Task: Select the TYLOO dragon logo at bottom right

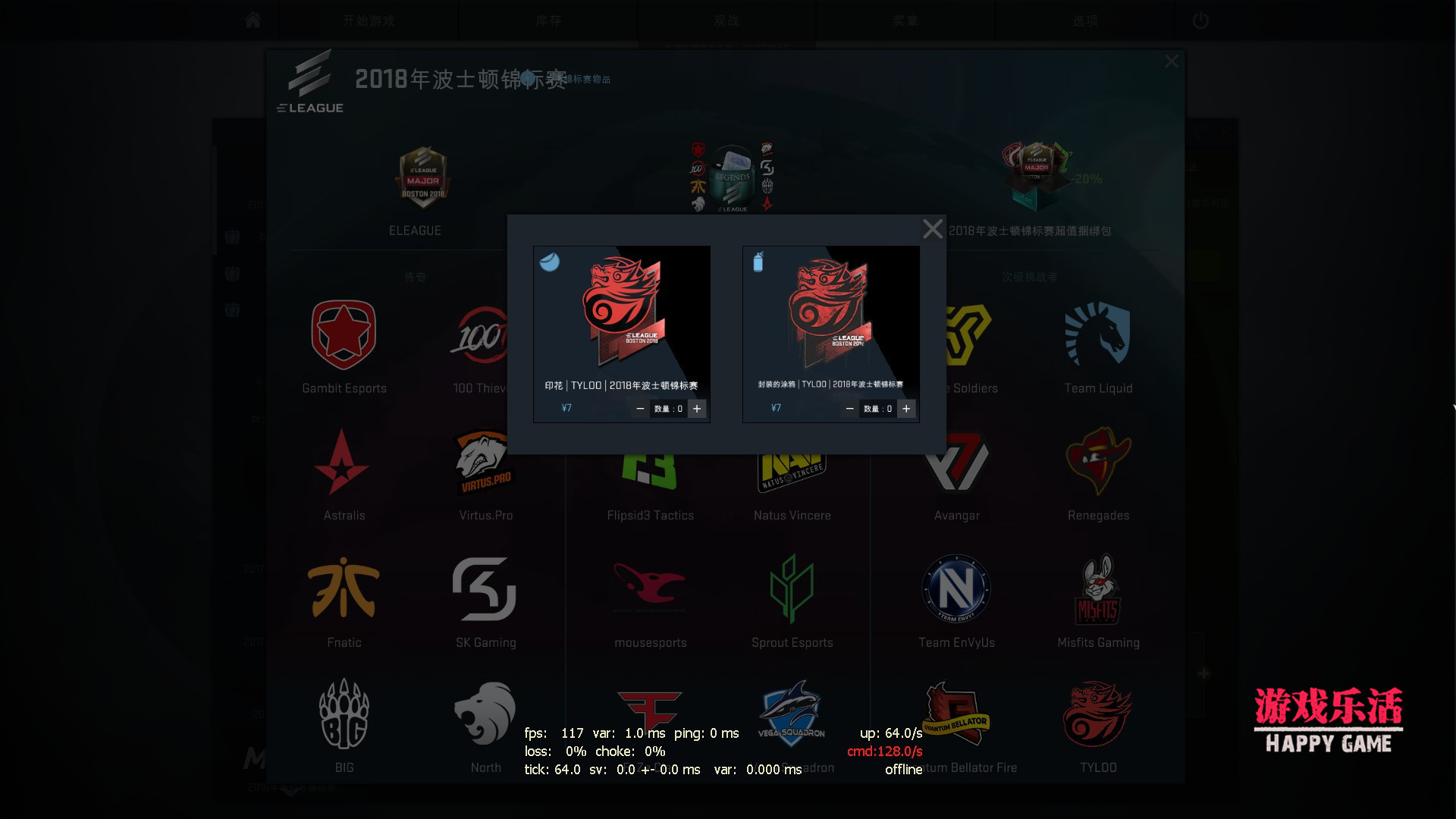Action: click(x=1098, y=713)
